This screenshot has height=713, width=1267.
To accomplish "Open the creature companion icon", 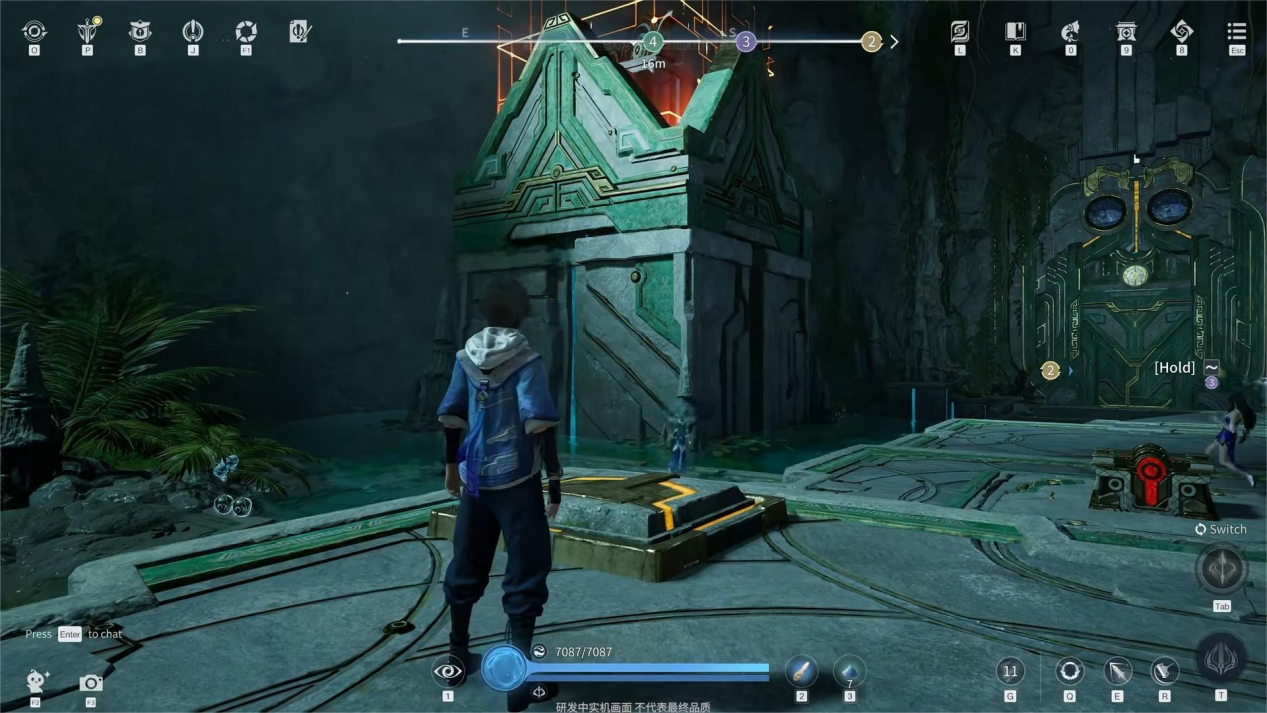I will [1070, 32].
